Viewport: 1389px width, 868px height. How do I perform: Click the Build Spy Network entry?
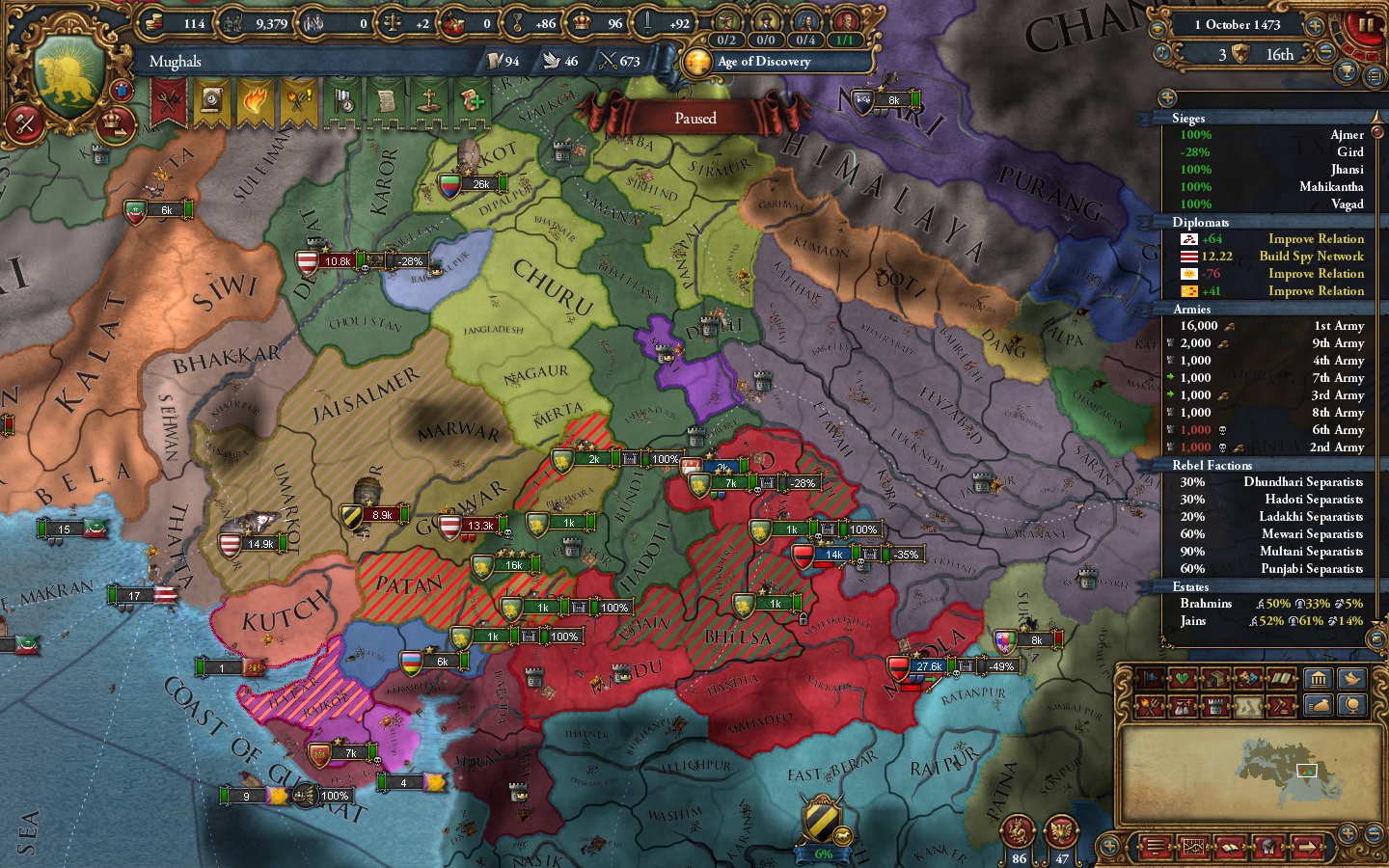tap(1312, 256)
